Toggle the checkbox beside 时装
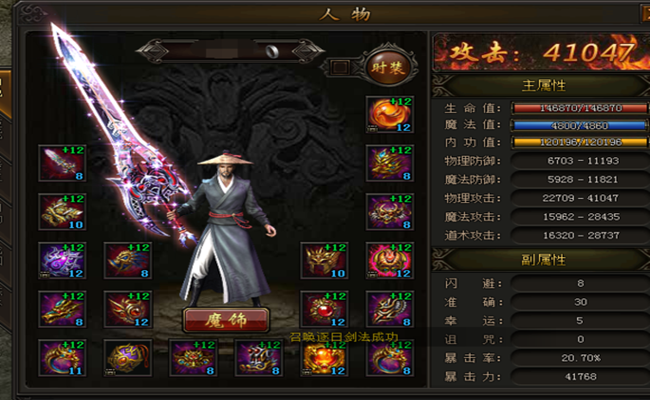The image size is (650, 400). (340, 68)
